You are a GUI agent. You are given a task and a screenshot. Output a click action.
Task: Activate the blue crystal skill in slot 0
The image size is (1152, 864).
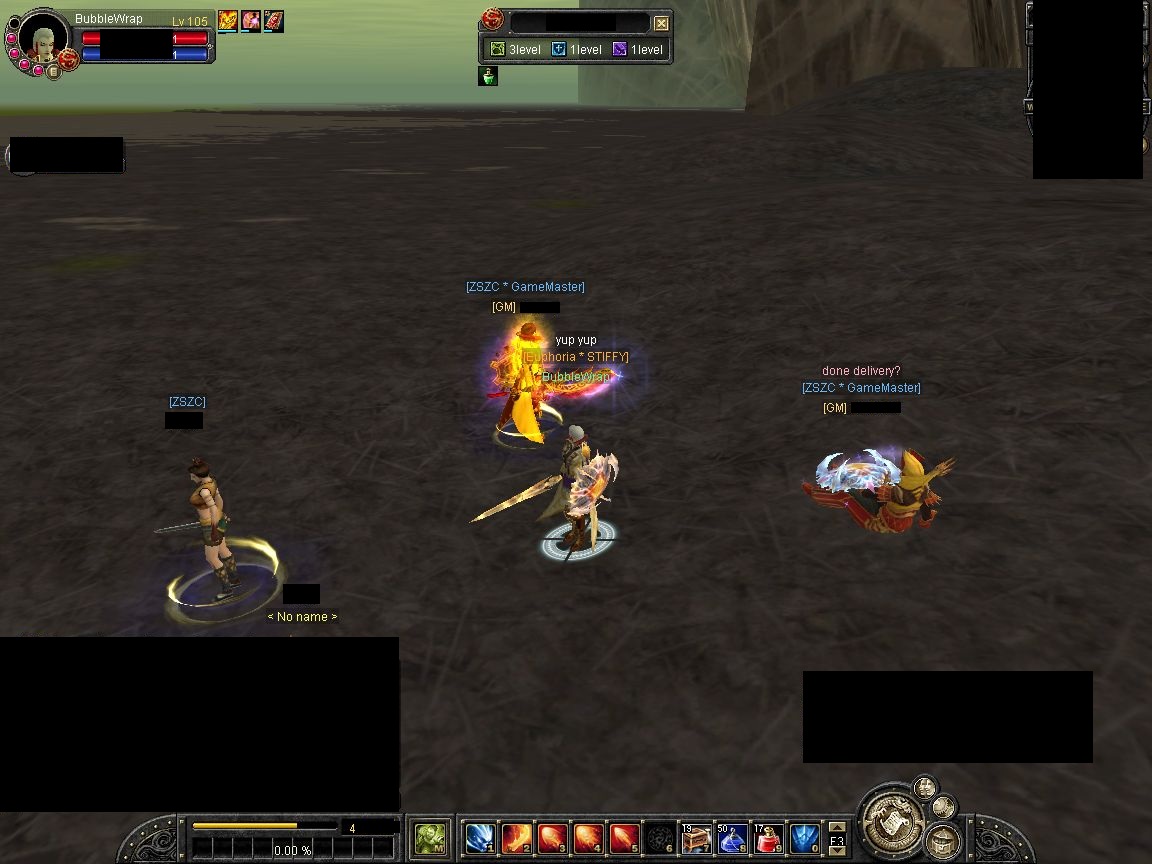804,837
